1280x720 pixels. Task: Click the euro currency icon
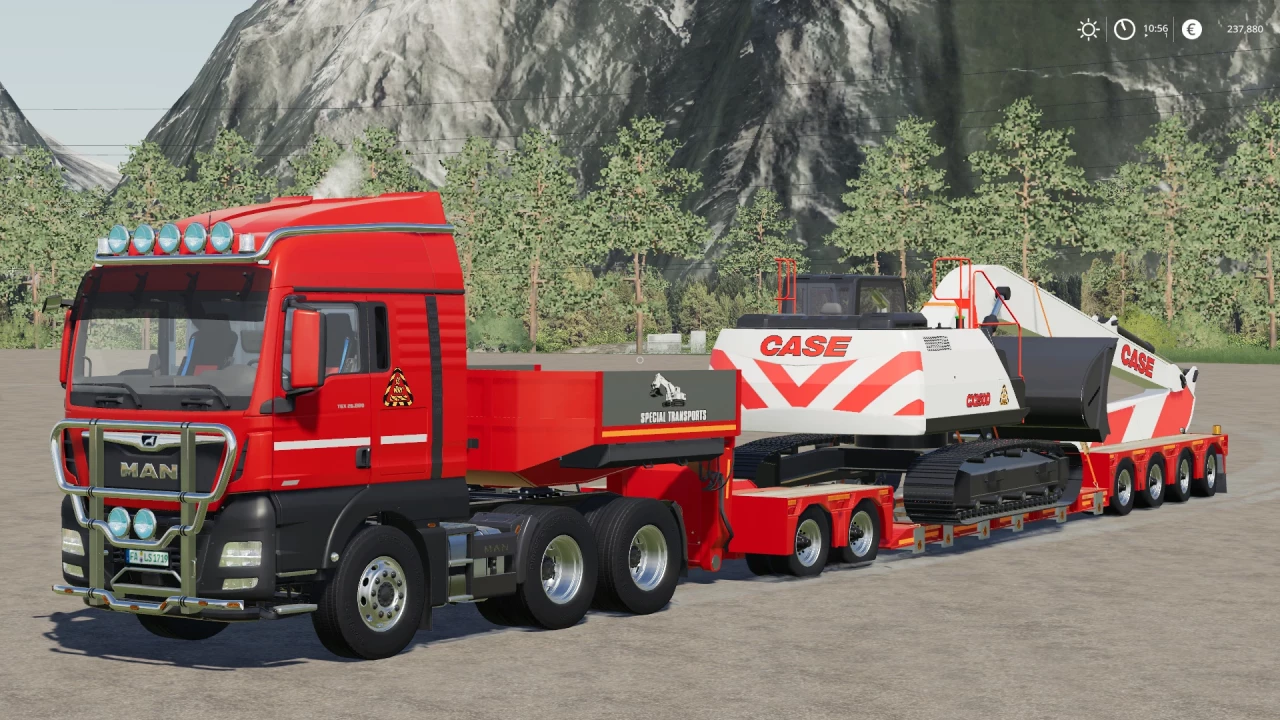pyautogui.click(x=1191, y=28)
